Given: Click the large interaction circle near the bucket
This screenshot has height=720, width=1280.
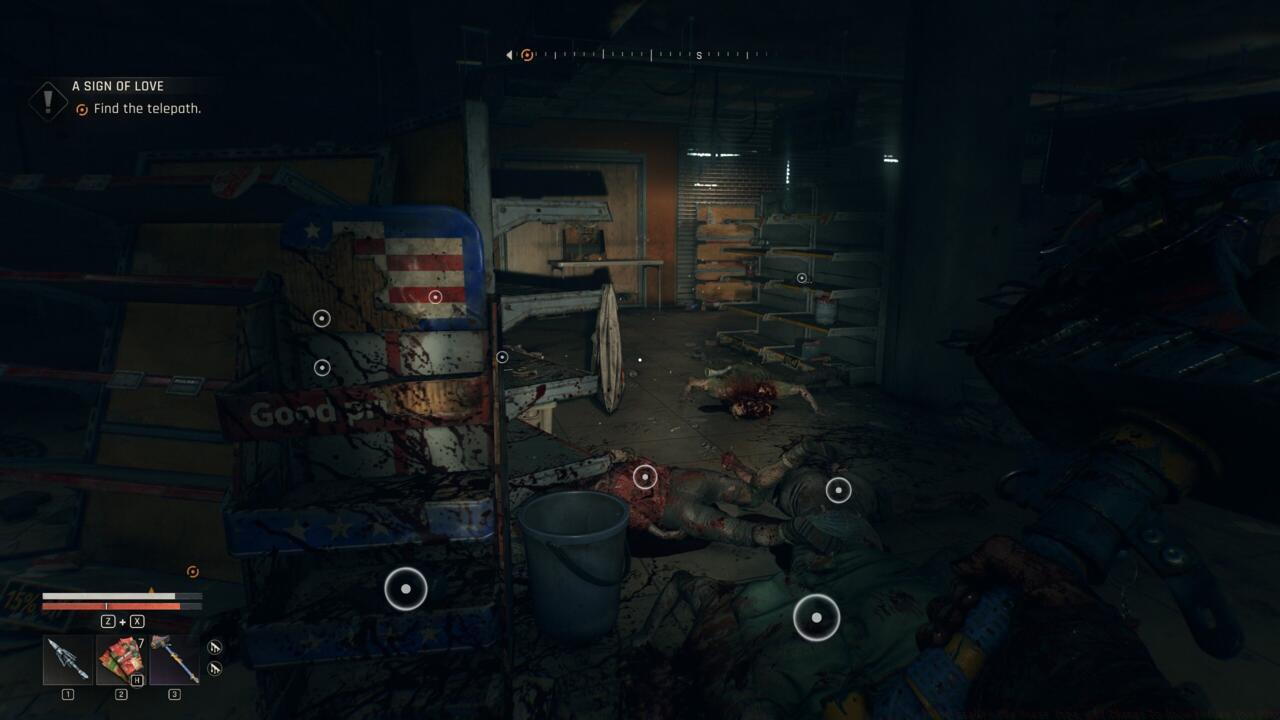Looking at the screenshot, I should [406, 588].
